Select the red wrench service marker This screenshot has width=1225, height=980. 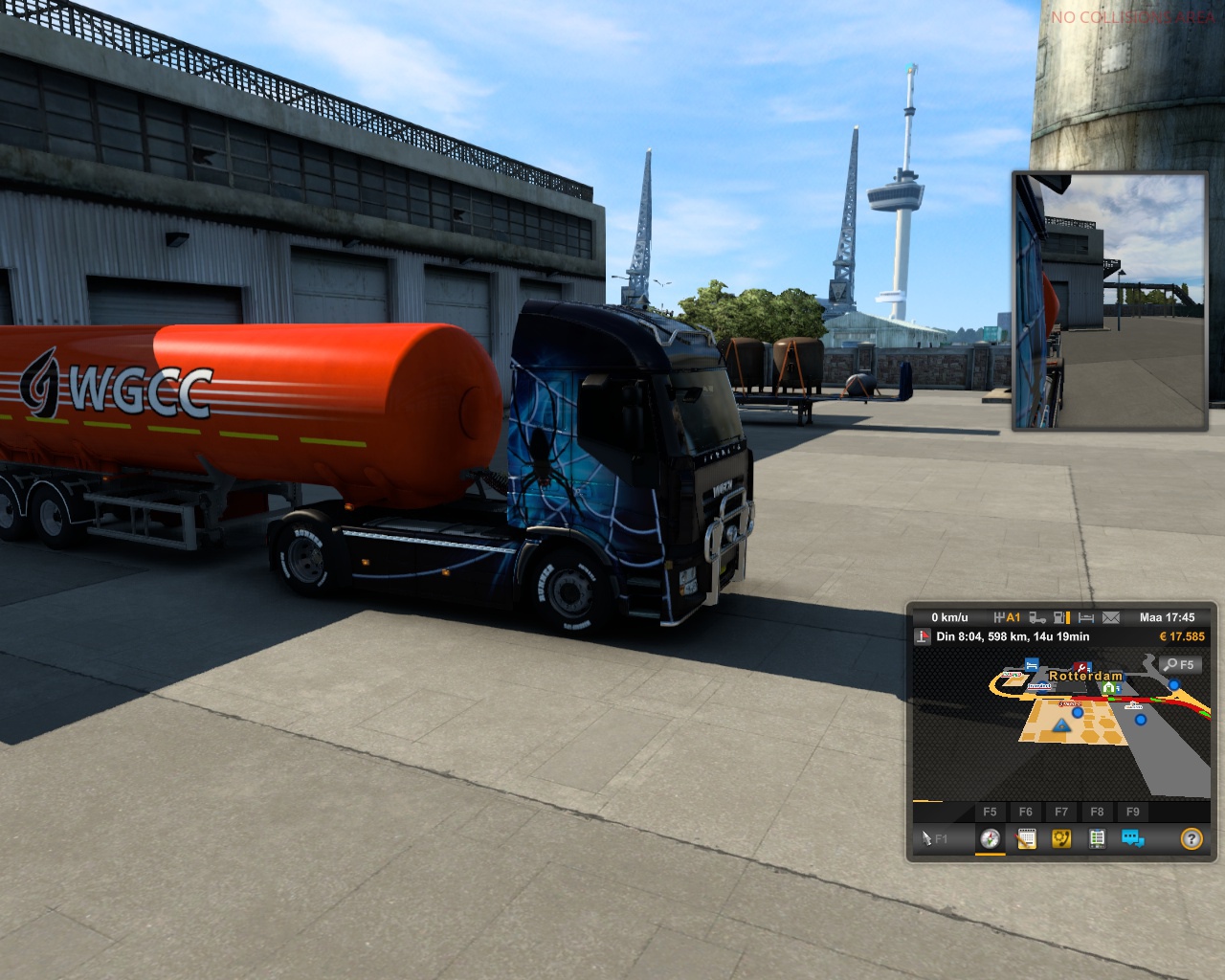pyautogui.click(x=1081, y=666)
